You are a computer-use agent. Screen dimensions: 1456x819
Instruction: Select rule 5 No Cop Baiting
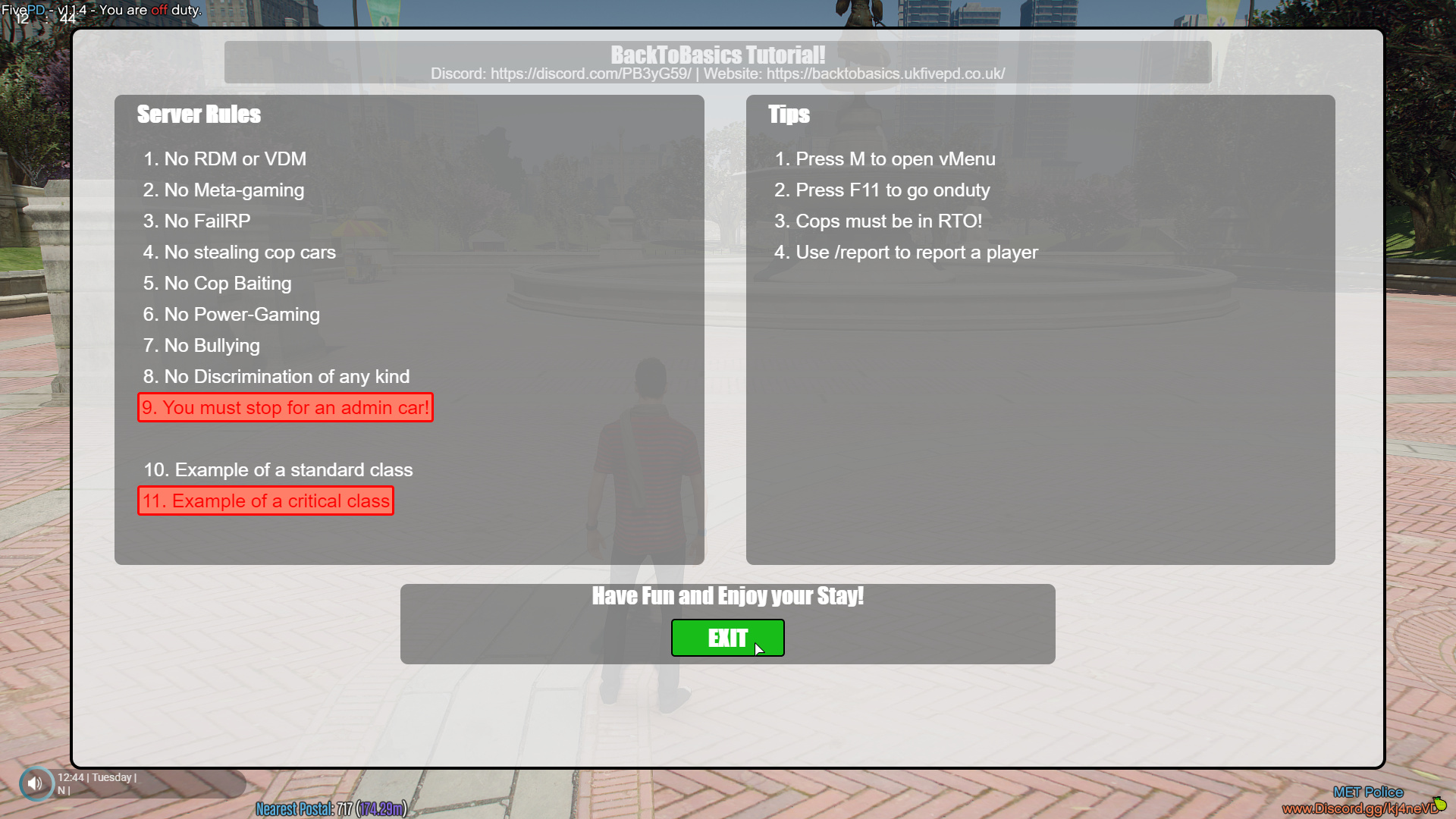(x=217, y=284)
